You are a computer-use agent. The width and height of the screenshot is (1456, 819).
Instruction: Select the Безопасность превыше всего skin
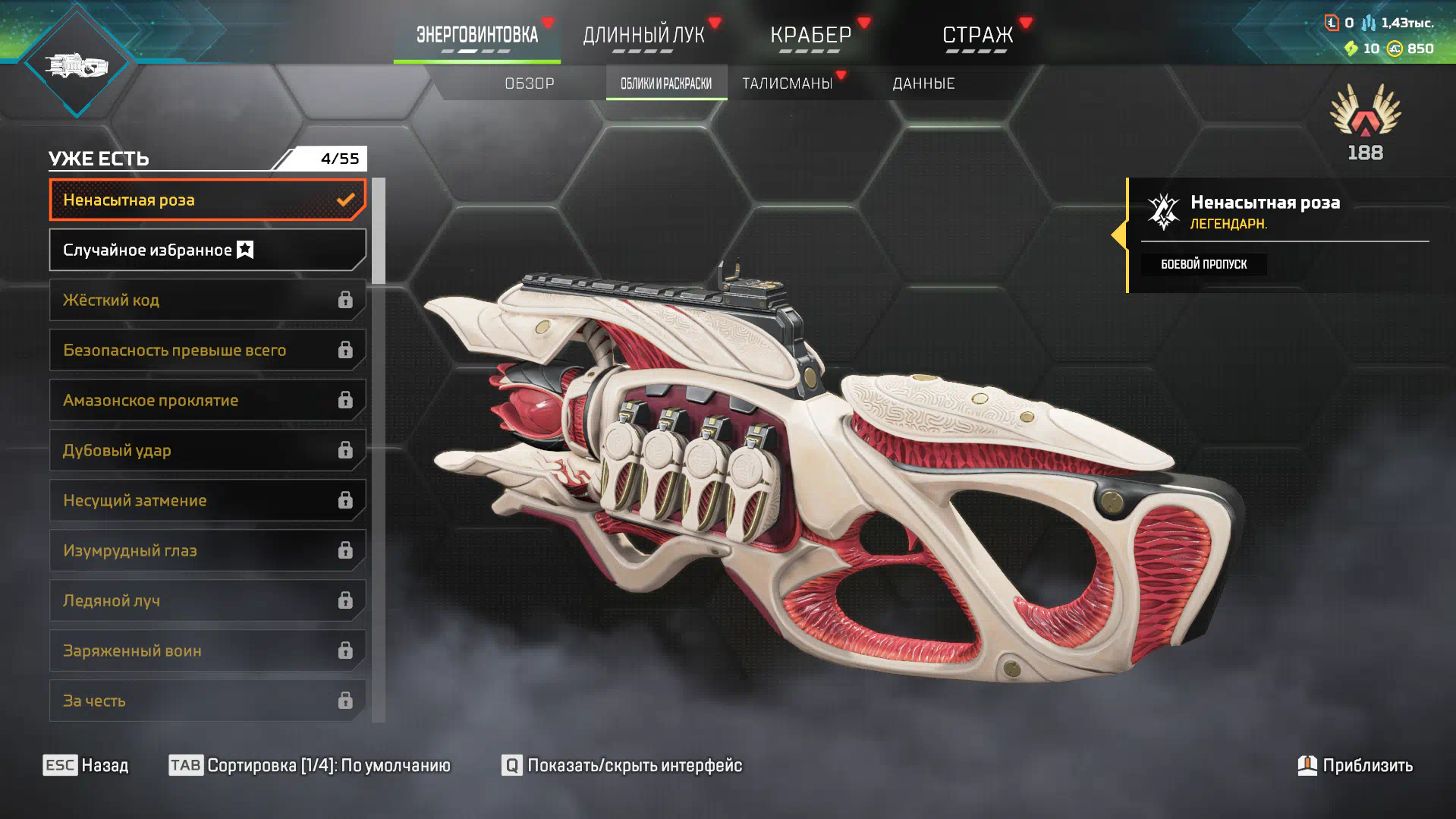(x=207, y=350)
